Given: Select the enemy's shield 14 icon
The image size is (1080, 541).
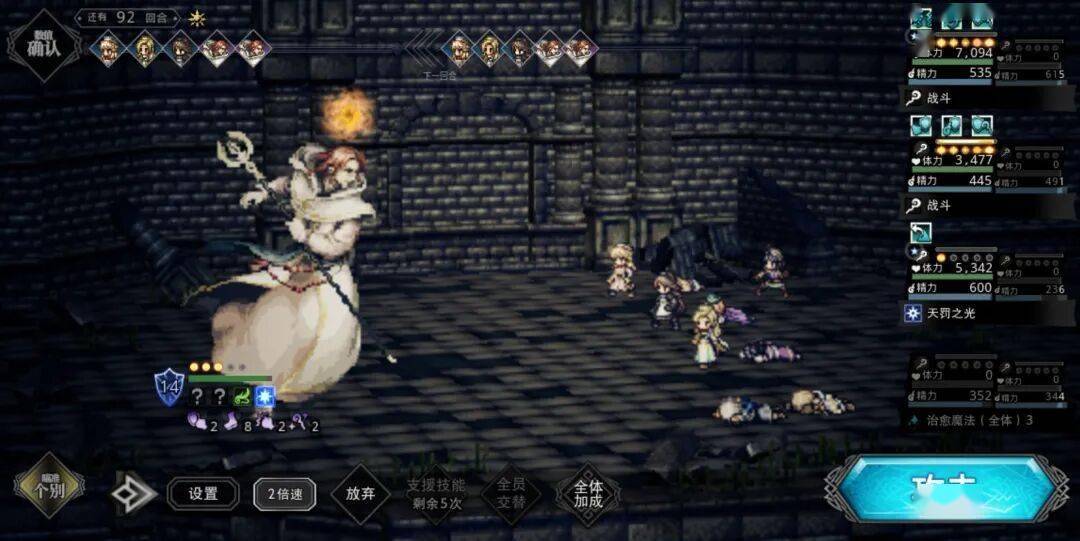Looking at the screenshot, I should (168, 386).
